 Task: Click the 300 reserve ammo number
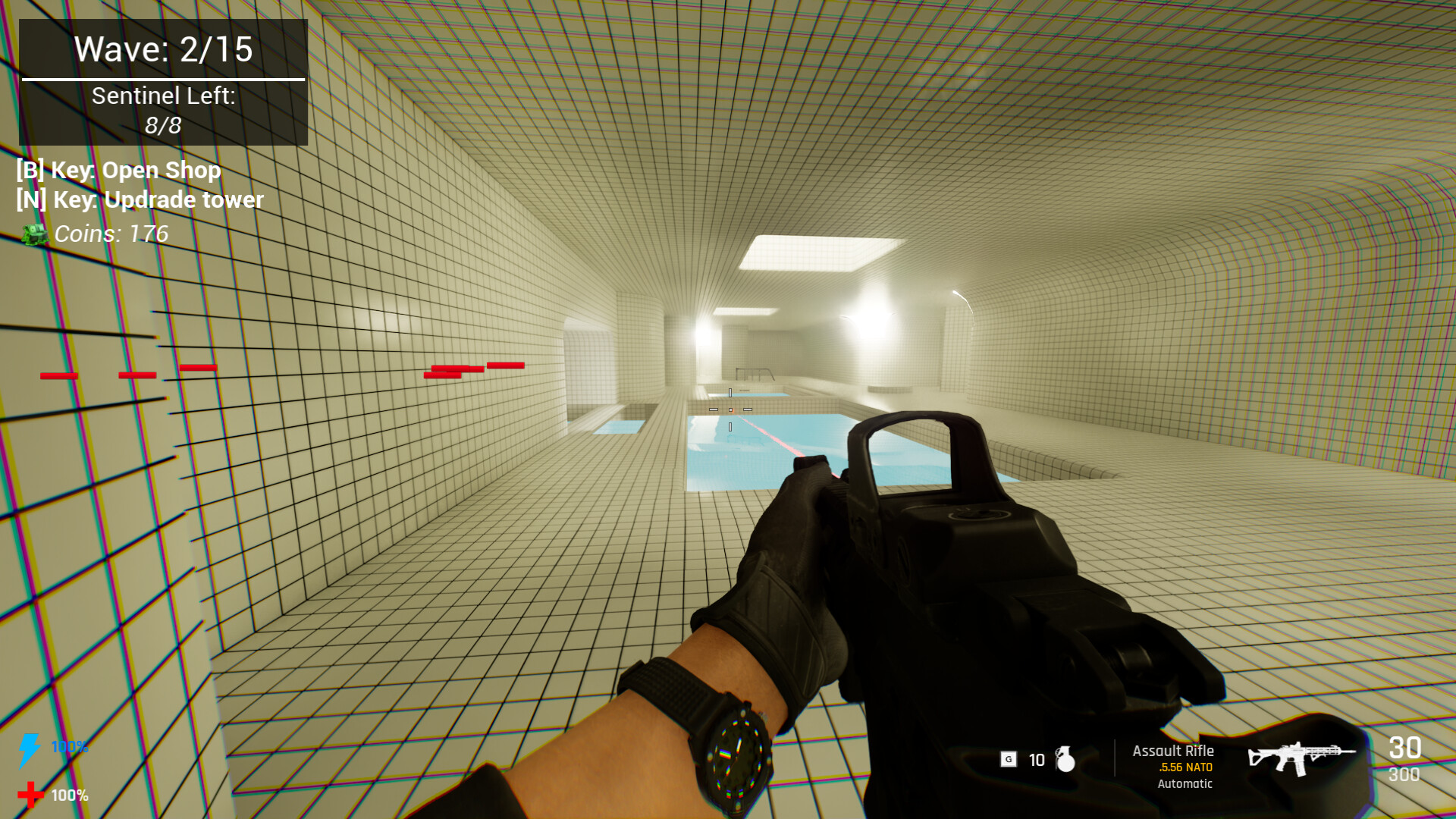point(1404,775)
